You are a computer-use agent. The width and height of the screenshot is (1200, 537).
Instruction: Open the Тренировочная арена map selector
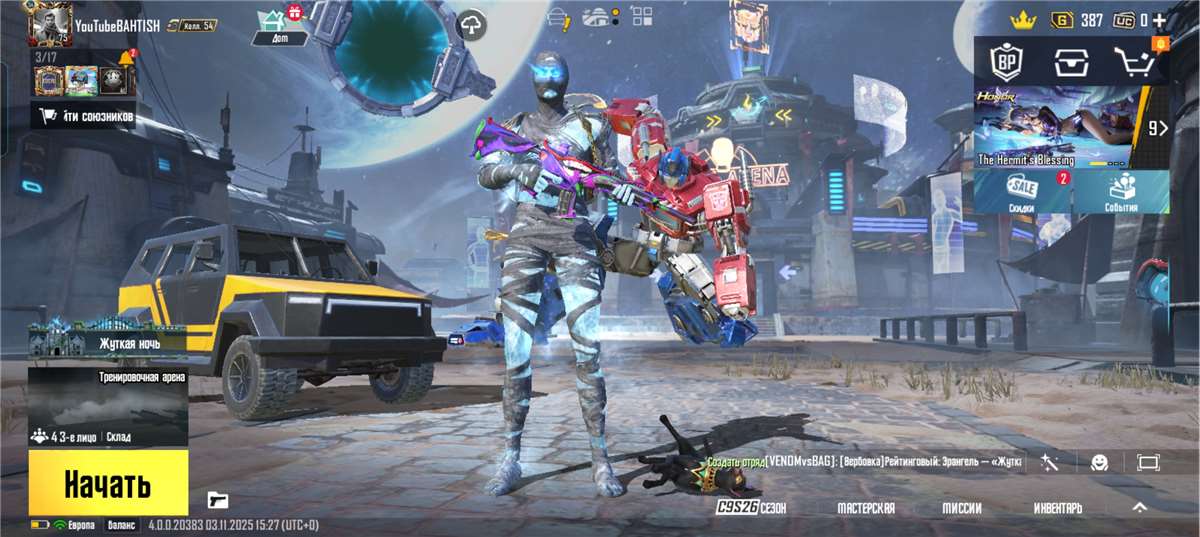point(108,405)
